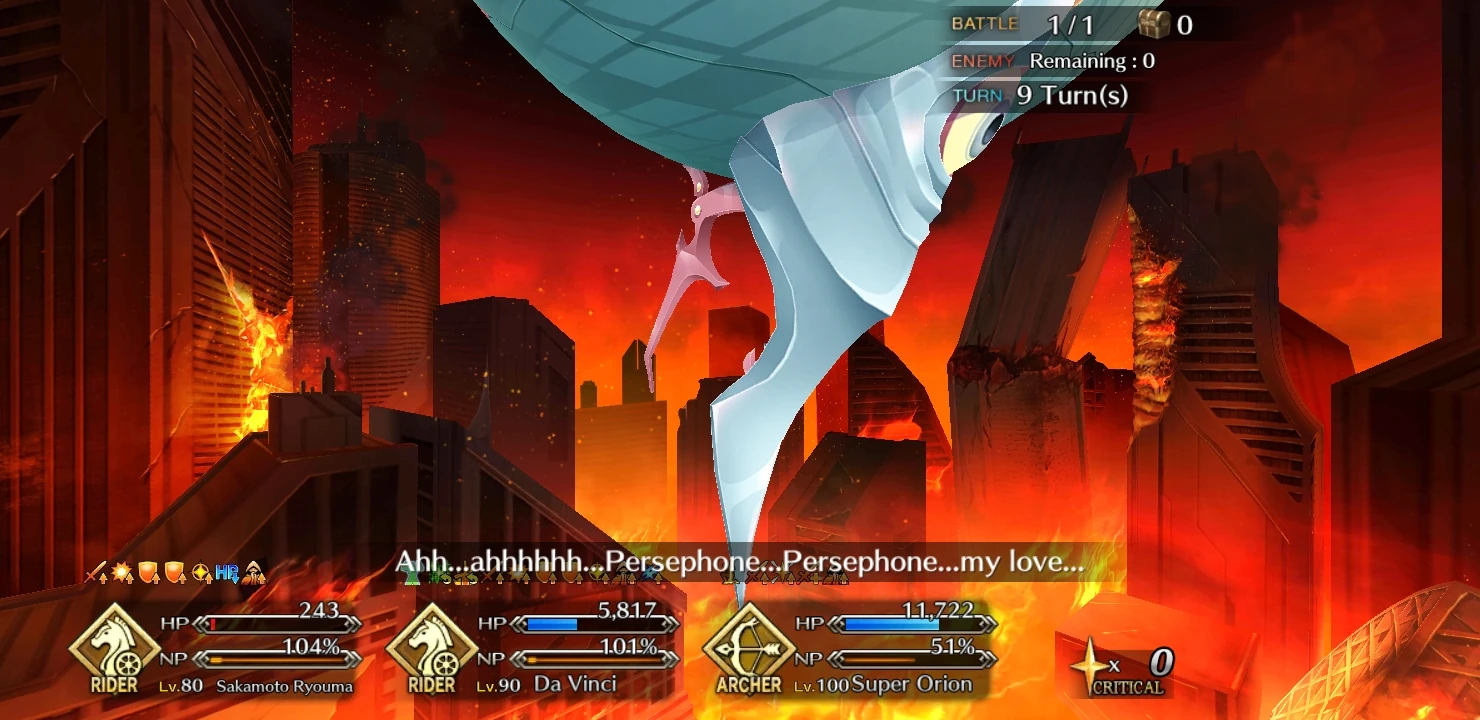The height and width of the screenshot is (720, 1480).
Task: Tap the ENEMY Remaining indicator
Action: coord(1050,60)
